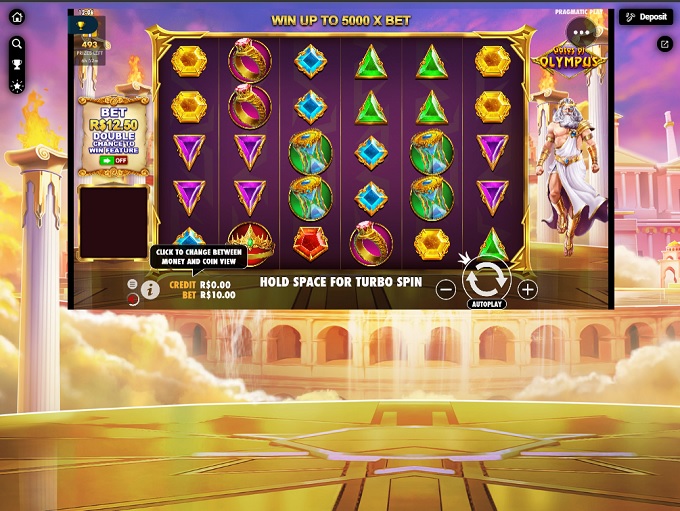Screen dimensions: 680x511
Task: Open the hamburger settings menu
Action: click(132, 285)
